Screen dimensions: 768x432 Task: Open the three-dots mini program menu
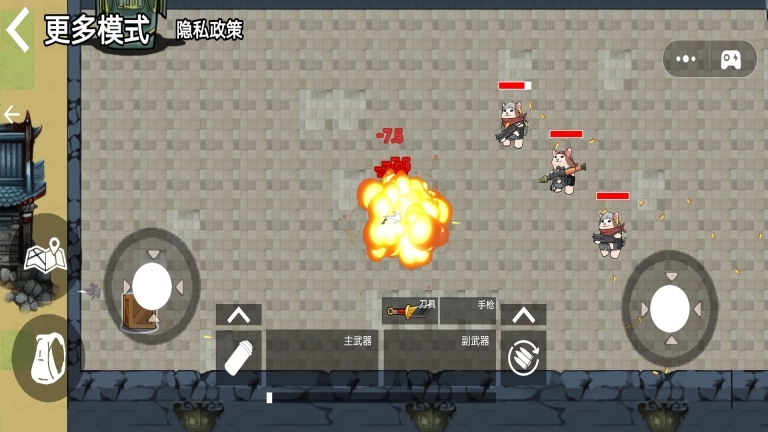686,59
